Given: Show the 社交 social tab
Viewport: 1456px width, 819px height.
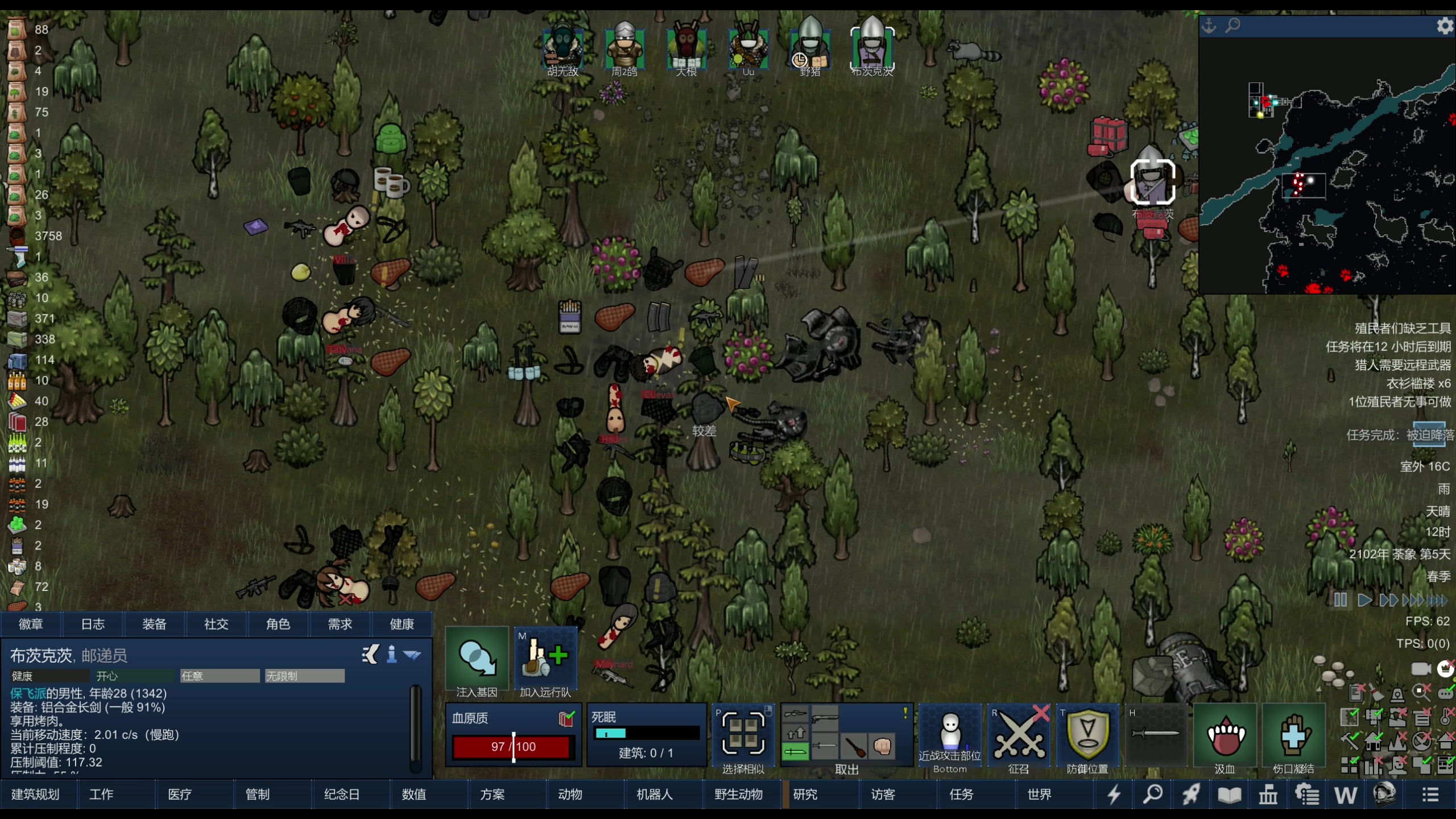Looking at the screenshot, I should (216, 624).
